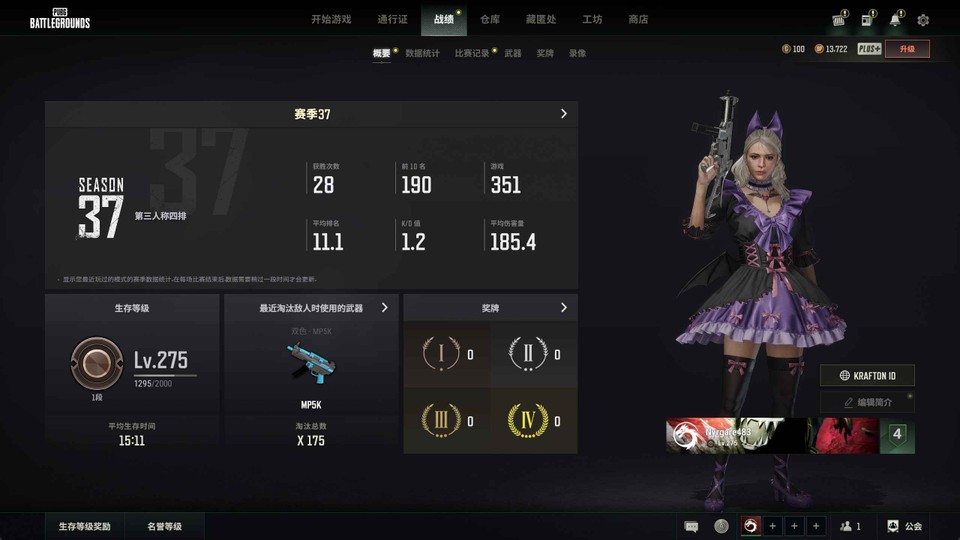This screenshot has height=540, width=960.
Task: View the 录像 replays sub-tab
Action: pyautogui.click(x=577, y=53)
